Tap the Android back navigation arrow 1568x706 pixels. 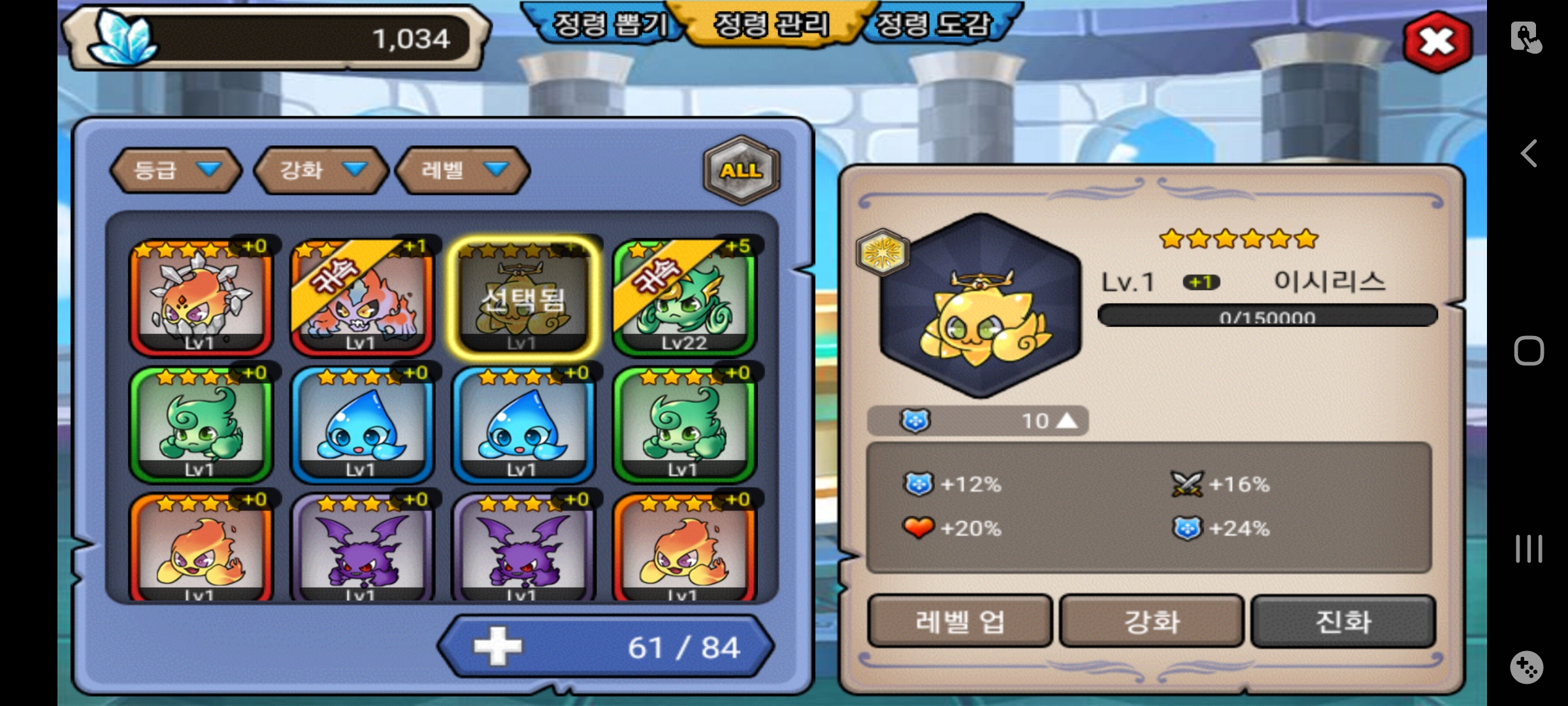coord(1529,154)
